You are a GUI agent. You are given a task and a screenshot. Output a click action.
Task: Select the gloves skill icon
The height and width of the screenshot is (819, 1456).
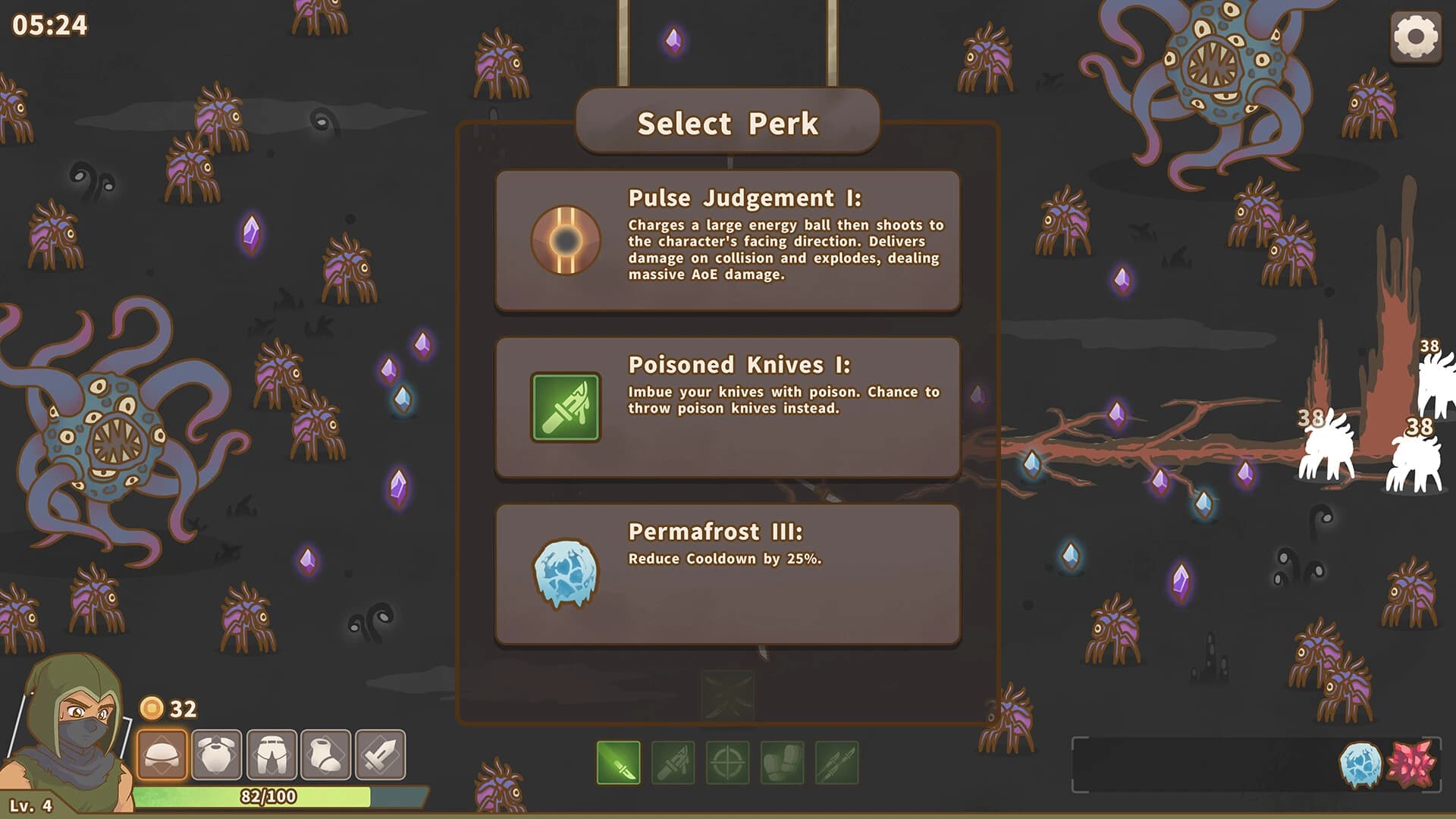(x=783, y=763)
